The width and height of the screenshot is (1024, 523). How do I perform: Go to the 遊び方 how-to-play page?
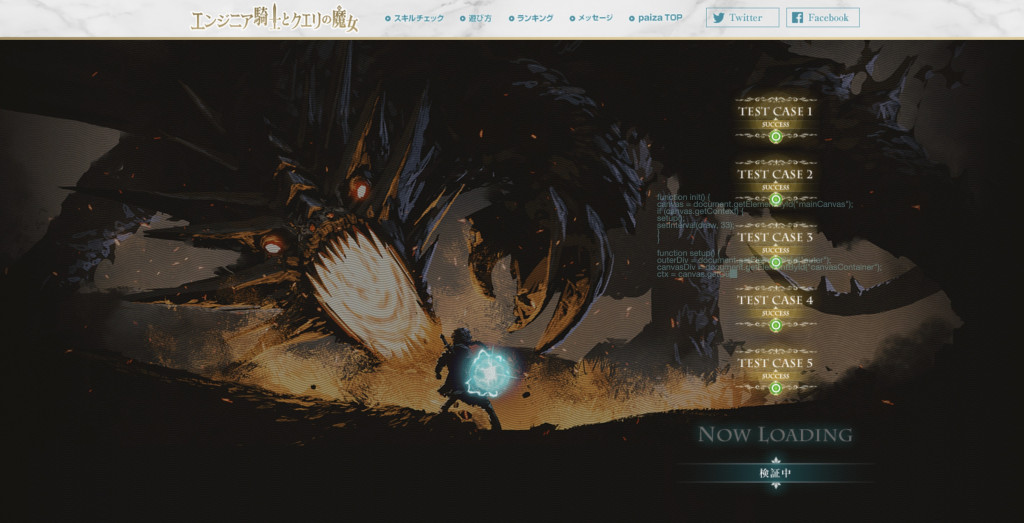tap(480, 18)
